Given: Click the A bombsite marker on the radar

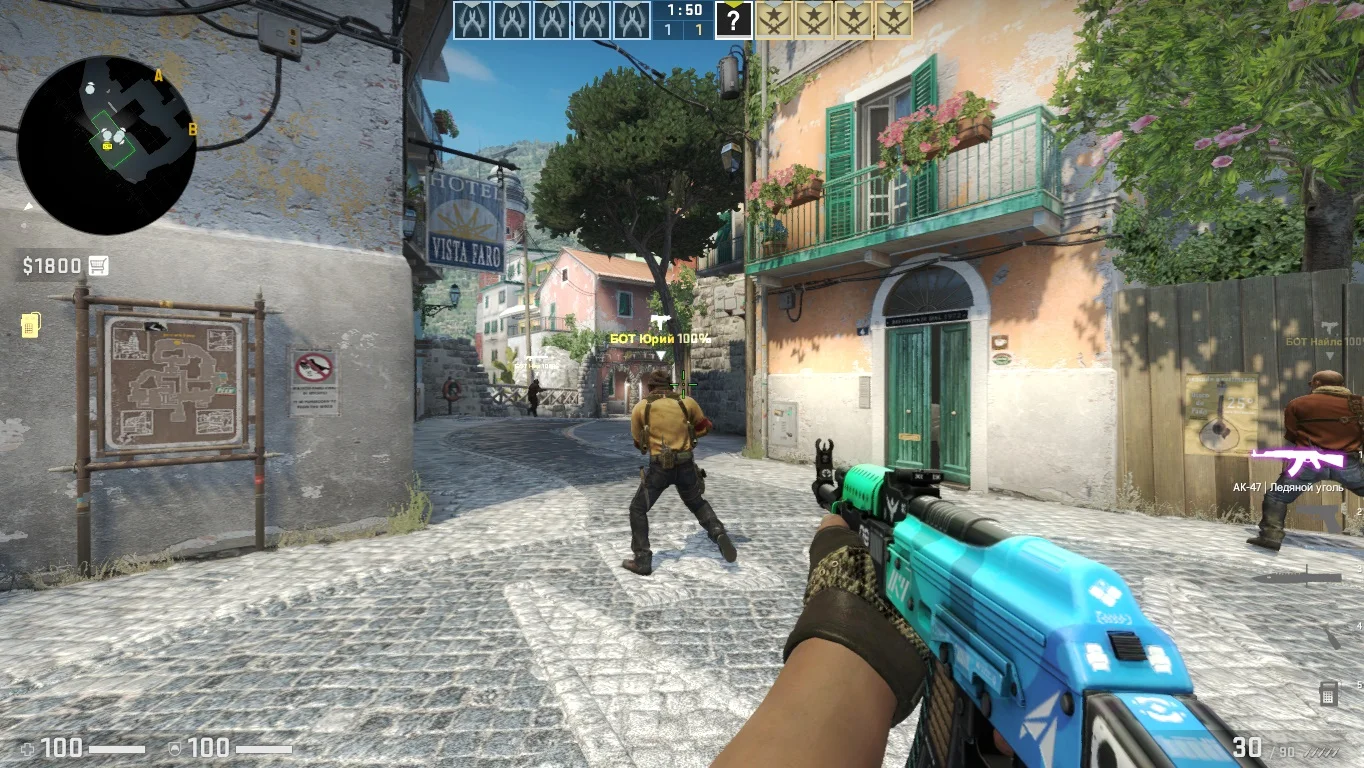Looking at the screenshot, I should click(x=158, y=75).
